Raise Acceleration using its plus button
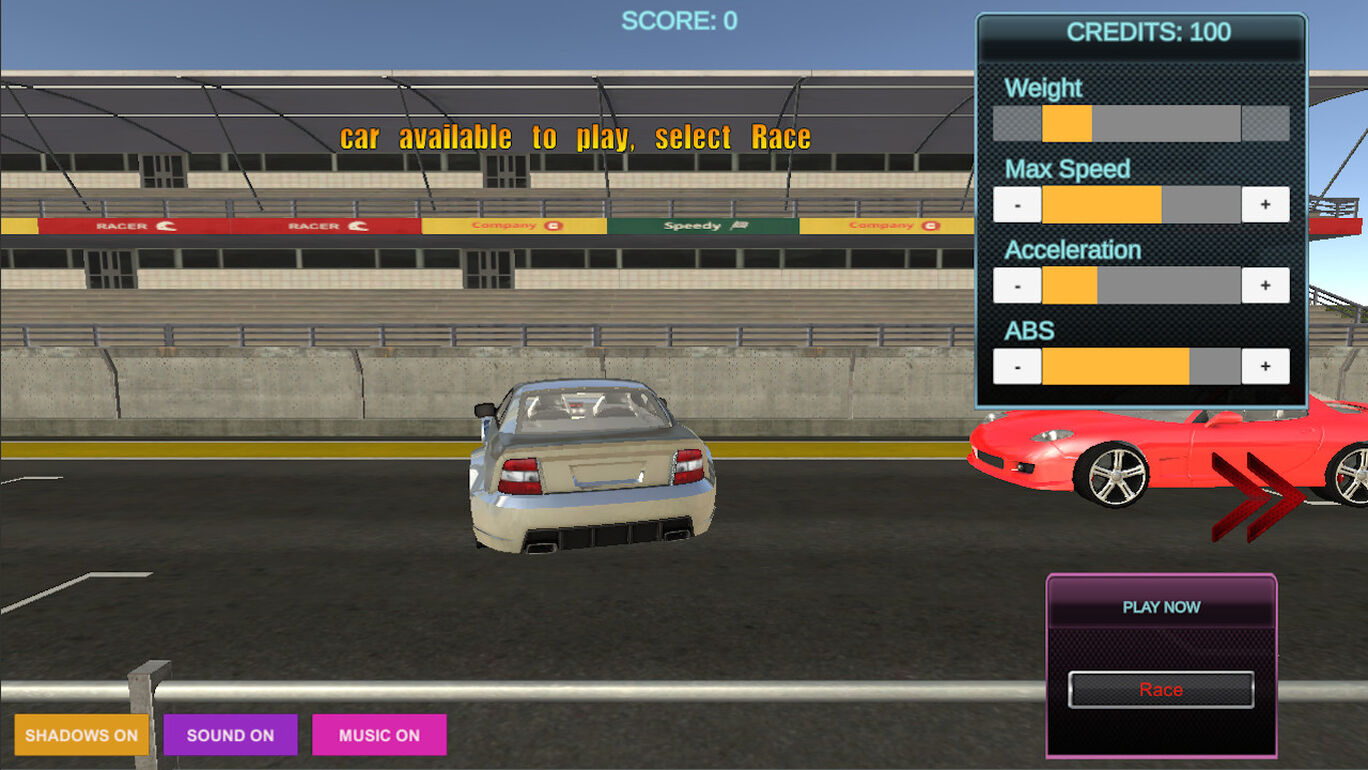The width and height of the screenshot is (1368, 770). pos(1265,286)
